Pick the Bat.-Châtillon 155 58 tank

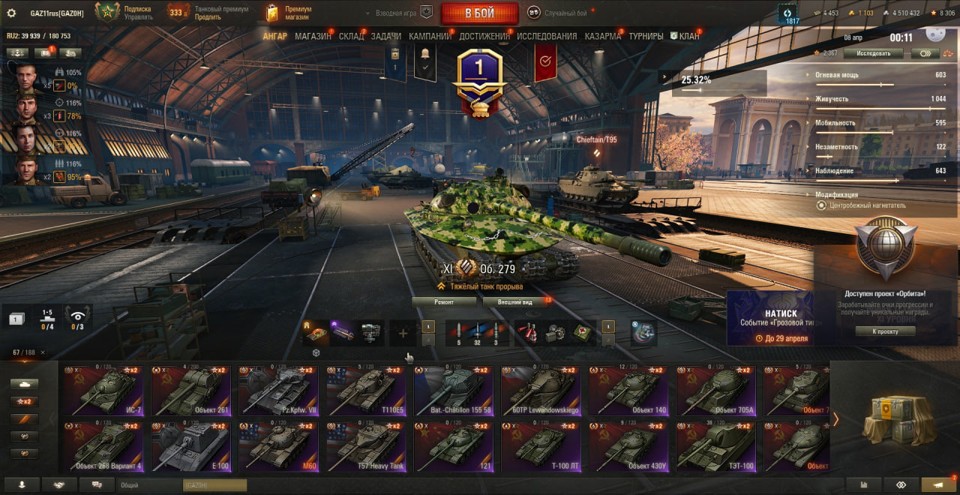point(450,390)
